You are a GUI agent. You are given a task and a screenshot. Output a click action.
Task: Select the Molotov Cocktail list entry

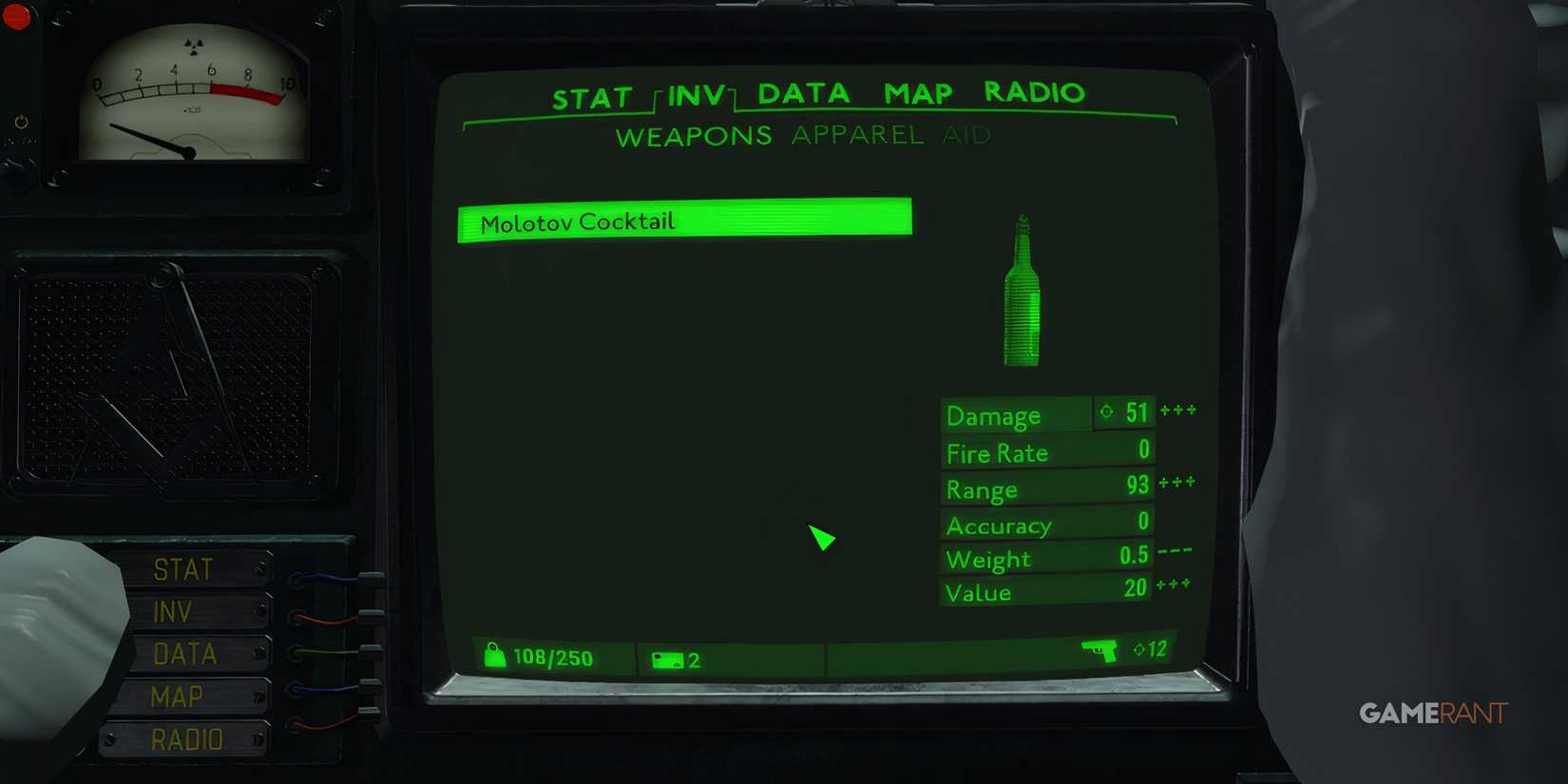pyautogui.click(x=682, y=220)
